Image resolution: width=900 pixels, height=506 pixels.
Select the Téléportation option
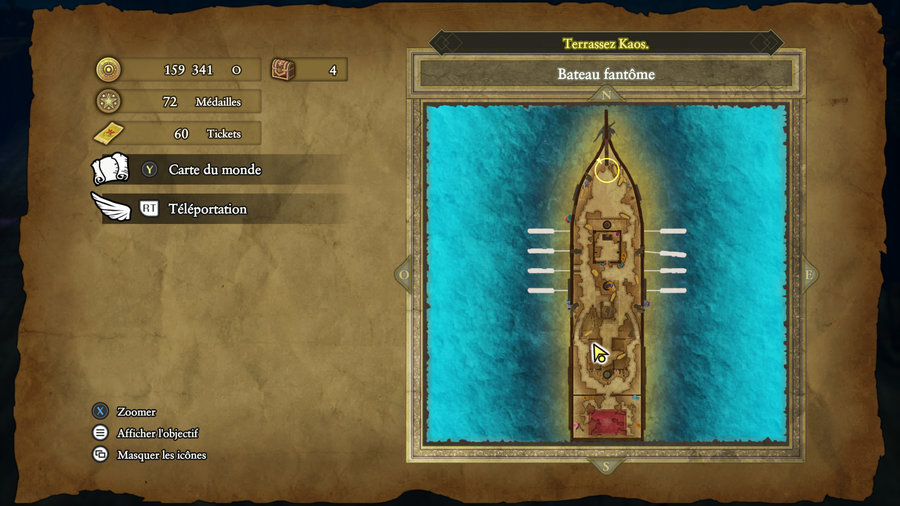coord(207,209)
